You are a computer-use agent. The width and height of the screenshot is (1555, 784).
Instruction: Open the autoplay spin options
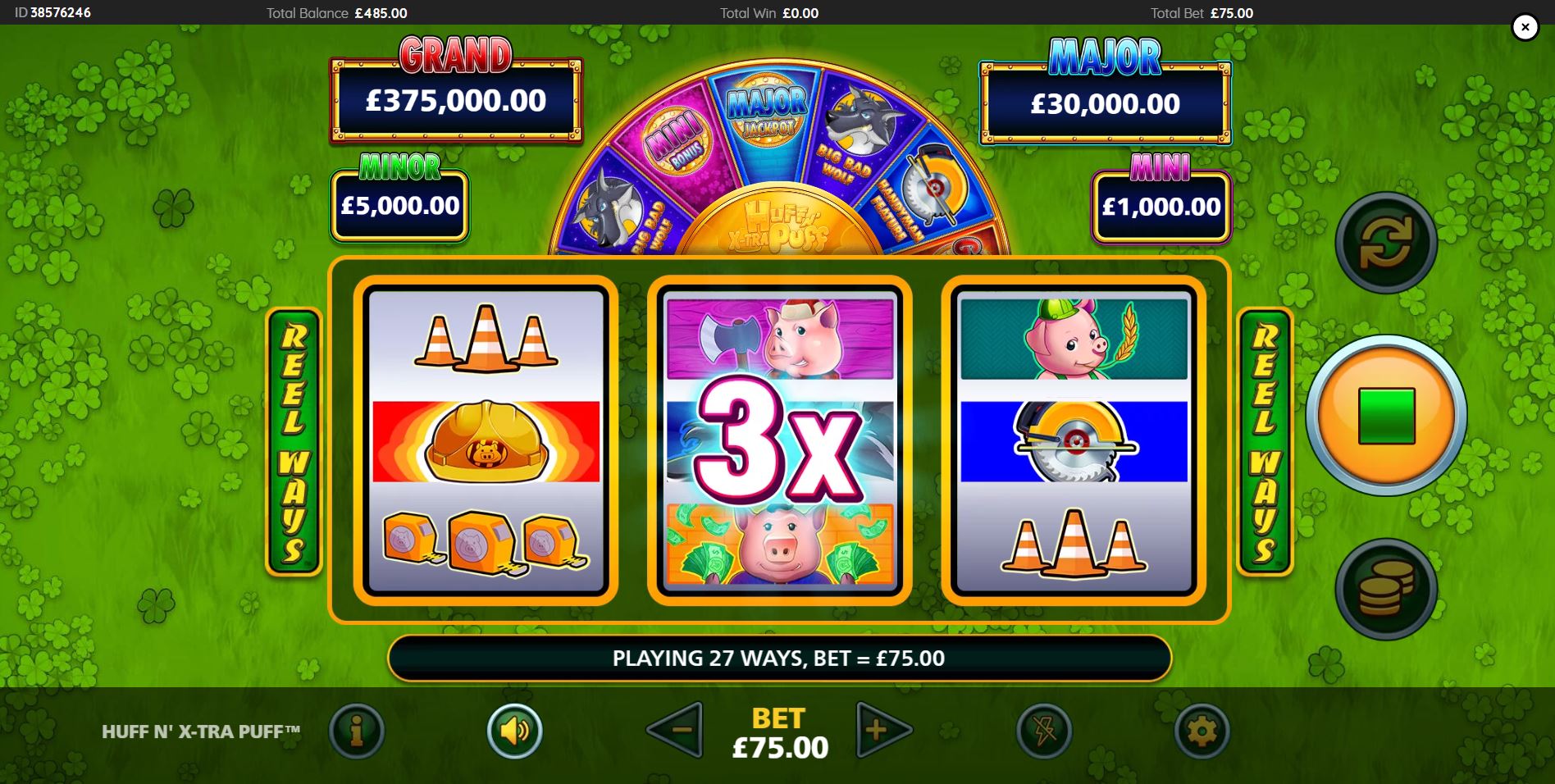click(x=1386, y=244)
